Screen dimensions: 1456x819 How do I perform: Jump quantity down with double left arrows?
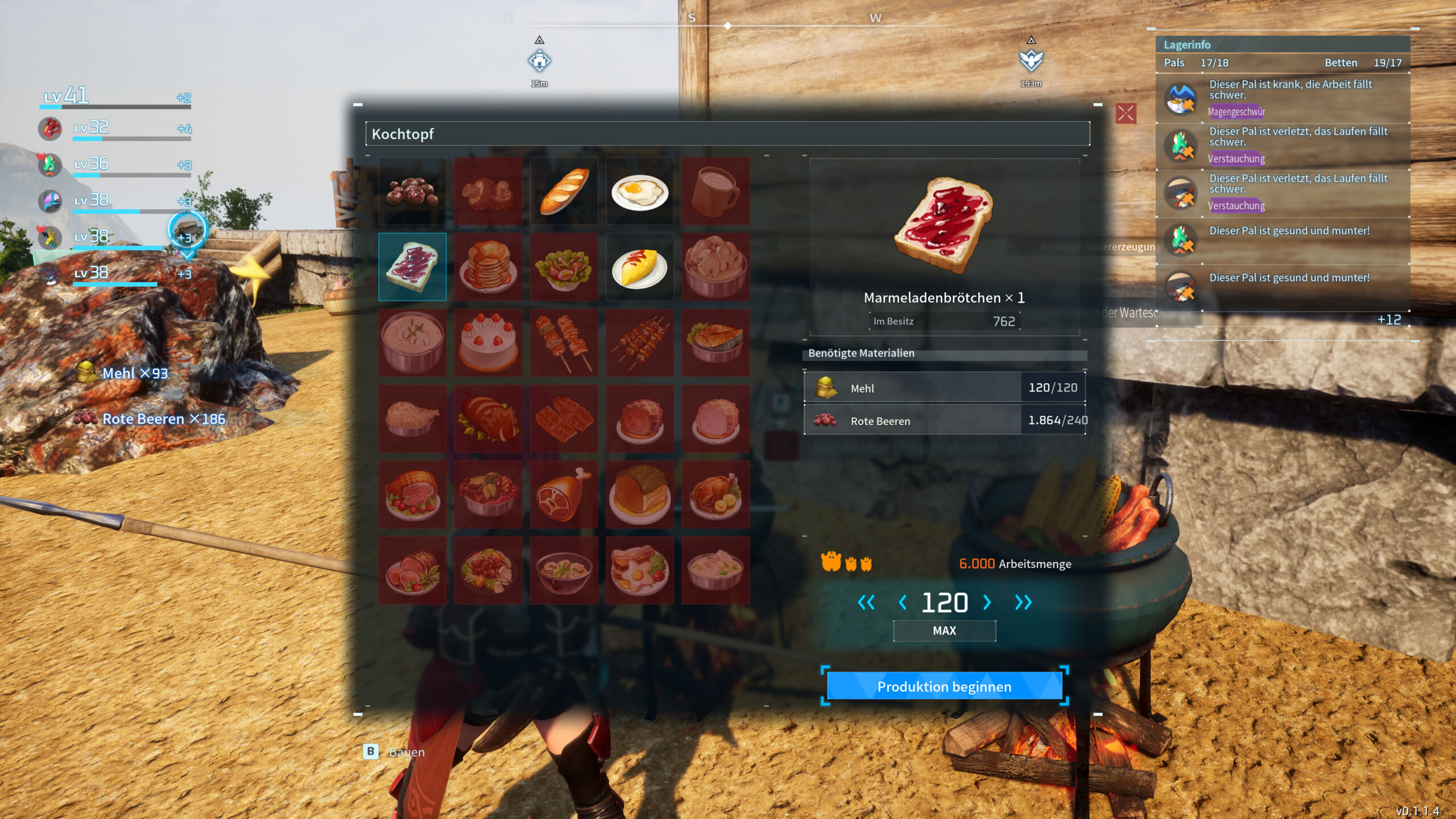point(866,602)
